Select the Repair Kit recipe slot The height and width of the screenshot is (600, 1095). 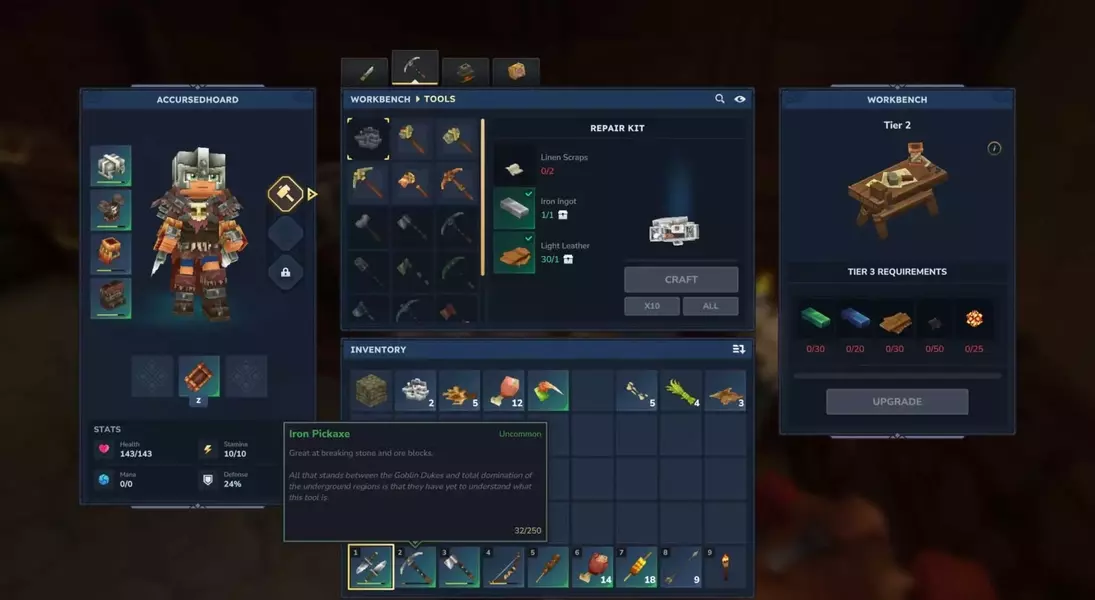(x=368, y=138)
